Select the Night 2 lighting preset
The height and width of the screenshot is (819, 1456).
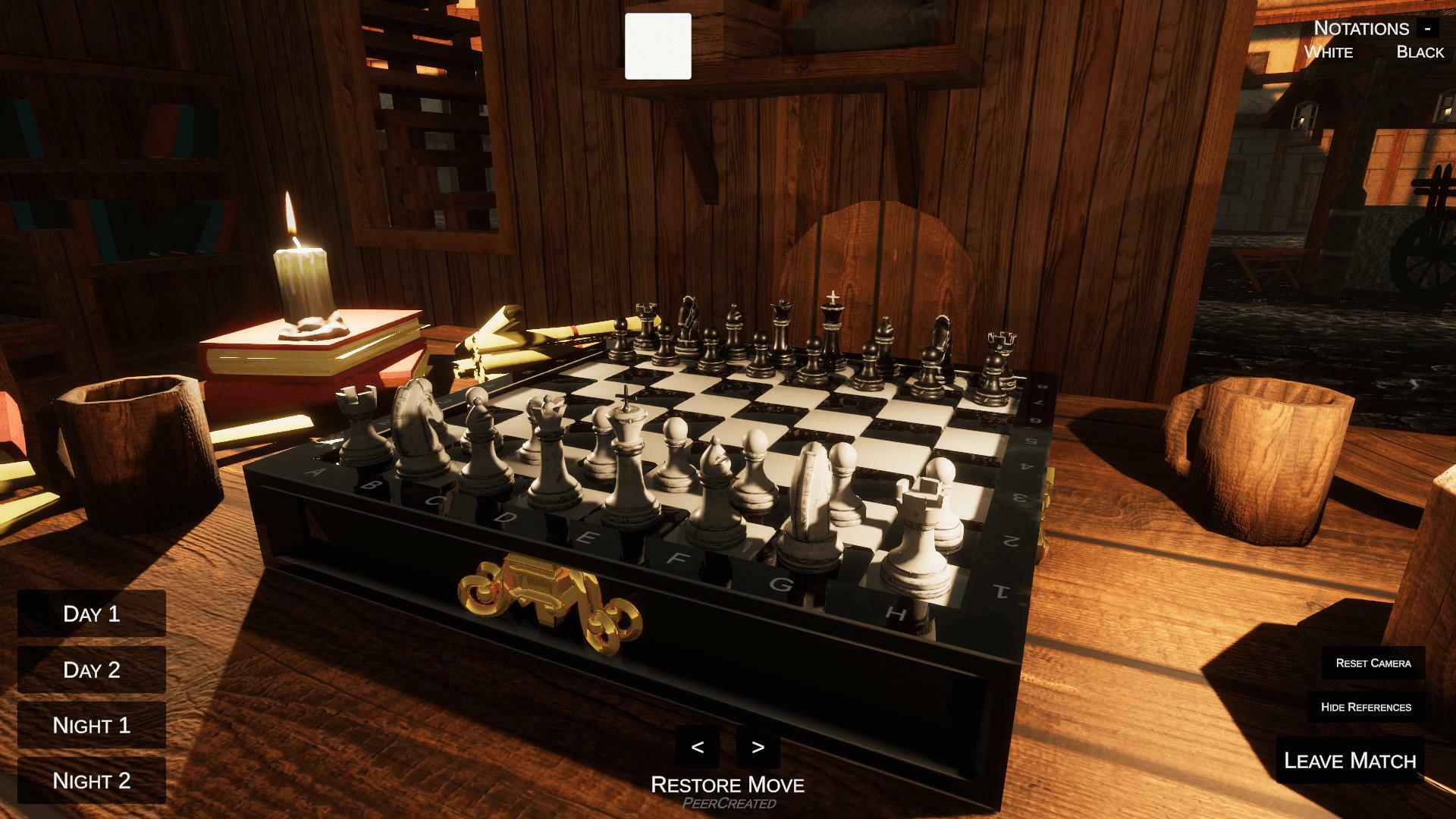pos(91,778)
